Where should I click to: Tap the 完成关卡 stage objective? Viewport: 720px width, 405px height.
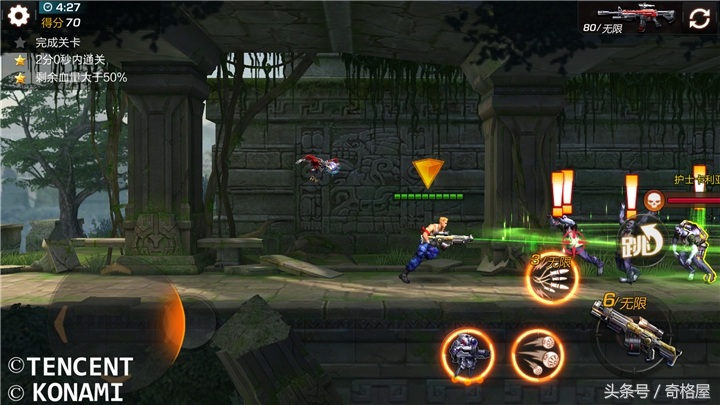55,43
